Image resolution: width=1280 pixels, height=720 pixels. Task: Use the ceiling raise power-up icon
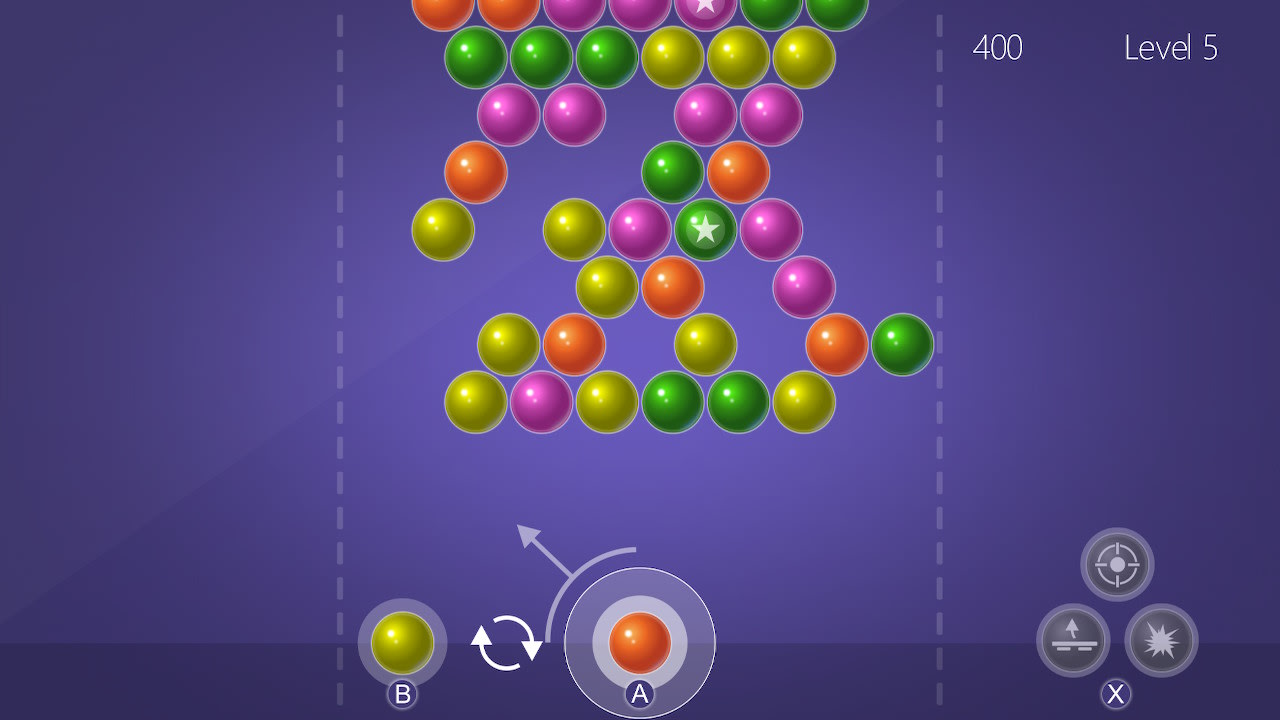click(x=1073, y=641)
